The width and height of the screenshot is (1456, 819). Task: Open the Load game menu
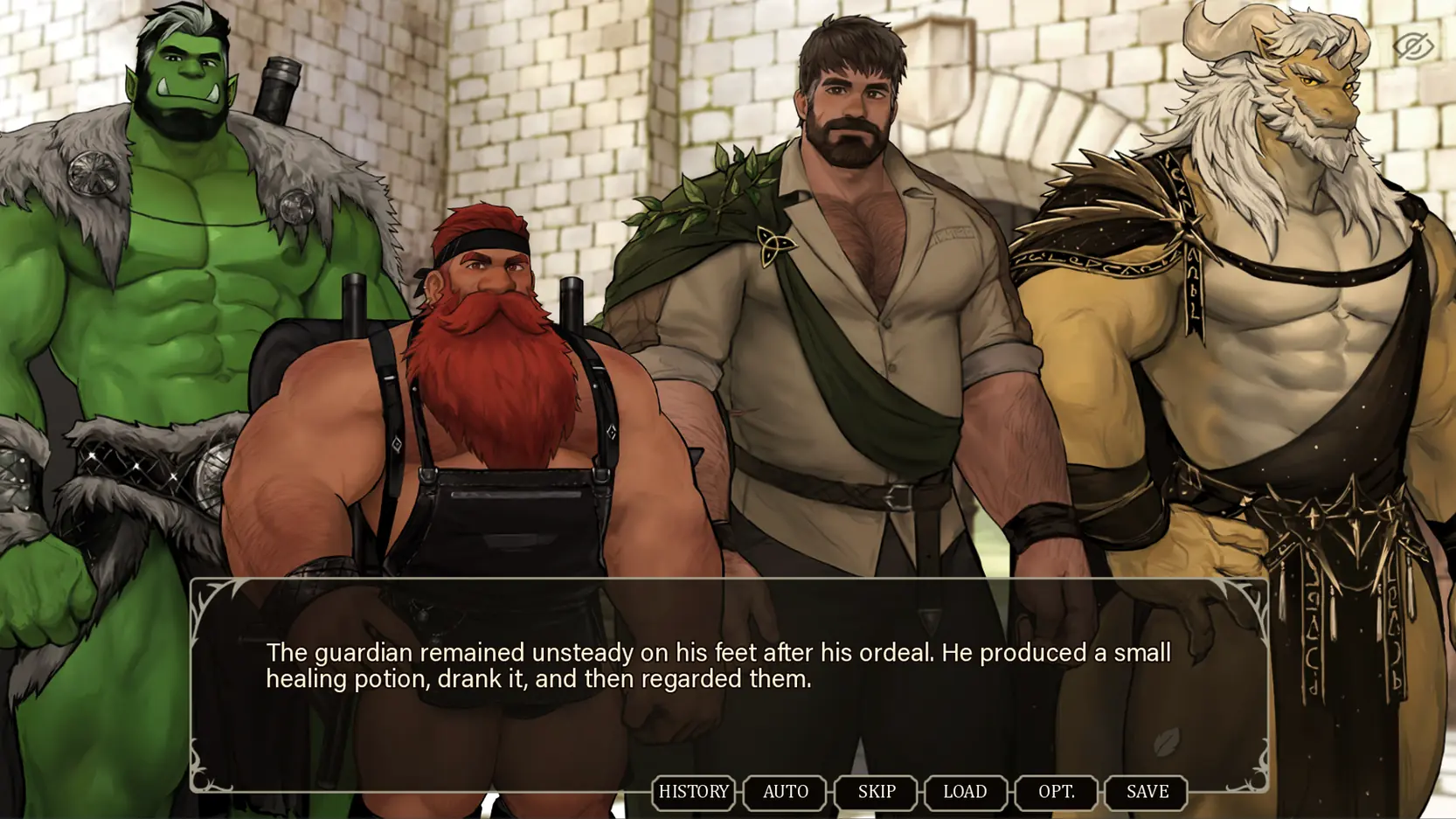tap(965, 792)
